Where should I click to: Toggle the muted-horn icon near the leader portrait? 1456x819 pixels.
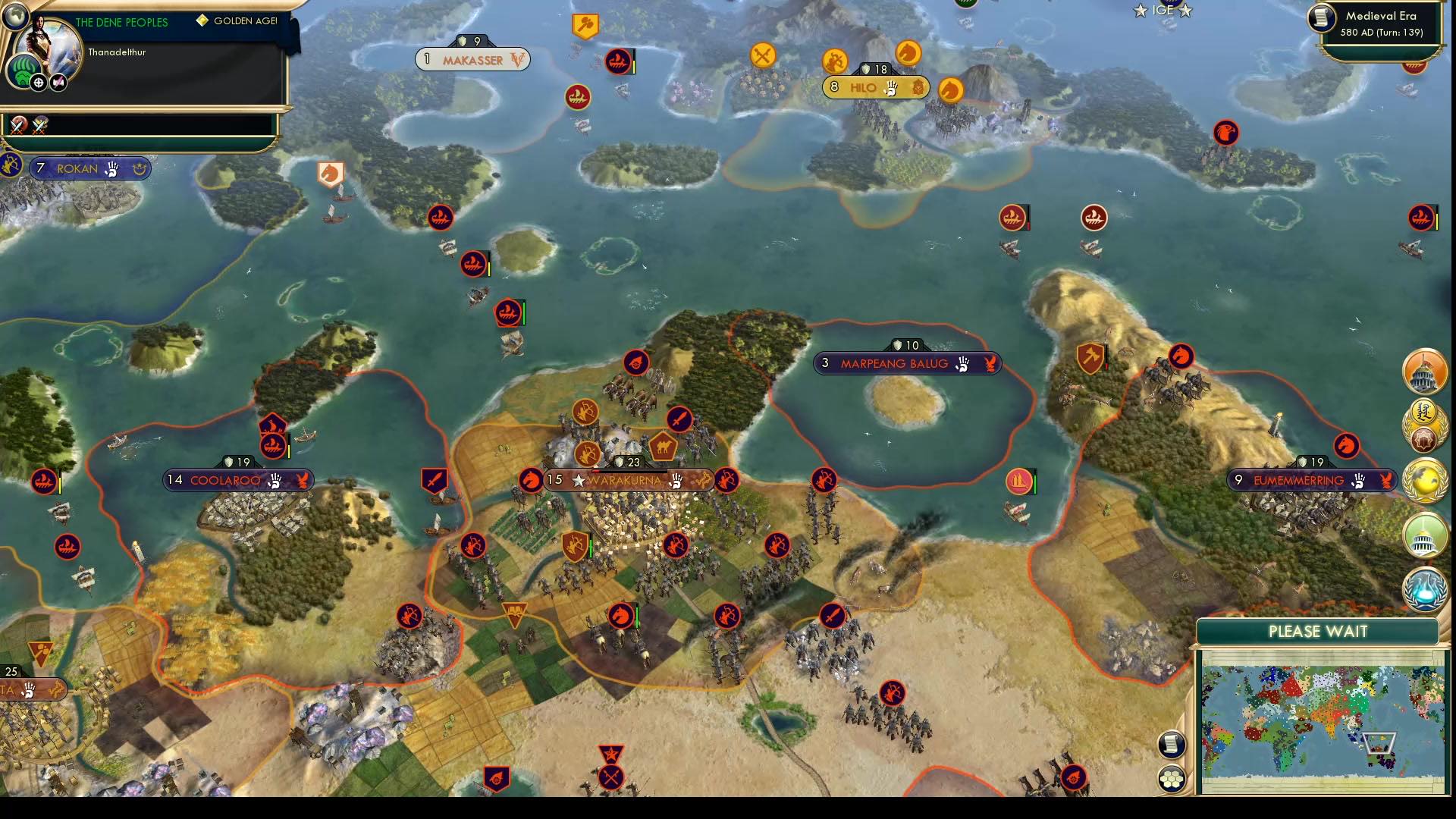[58, 83]
